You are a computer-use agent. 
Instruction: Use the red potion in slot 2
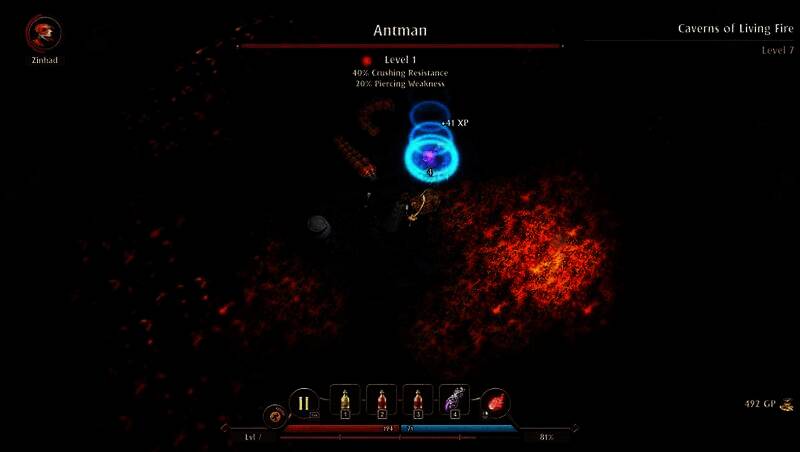[381, 401]
